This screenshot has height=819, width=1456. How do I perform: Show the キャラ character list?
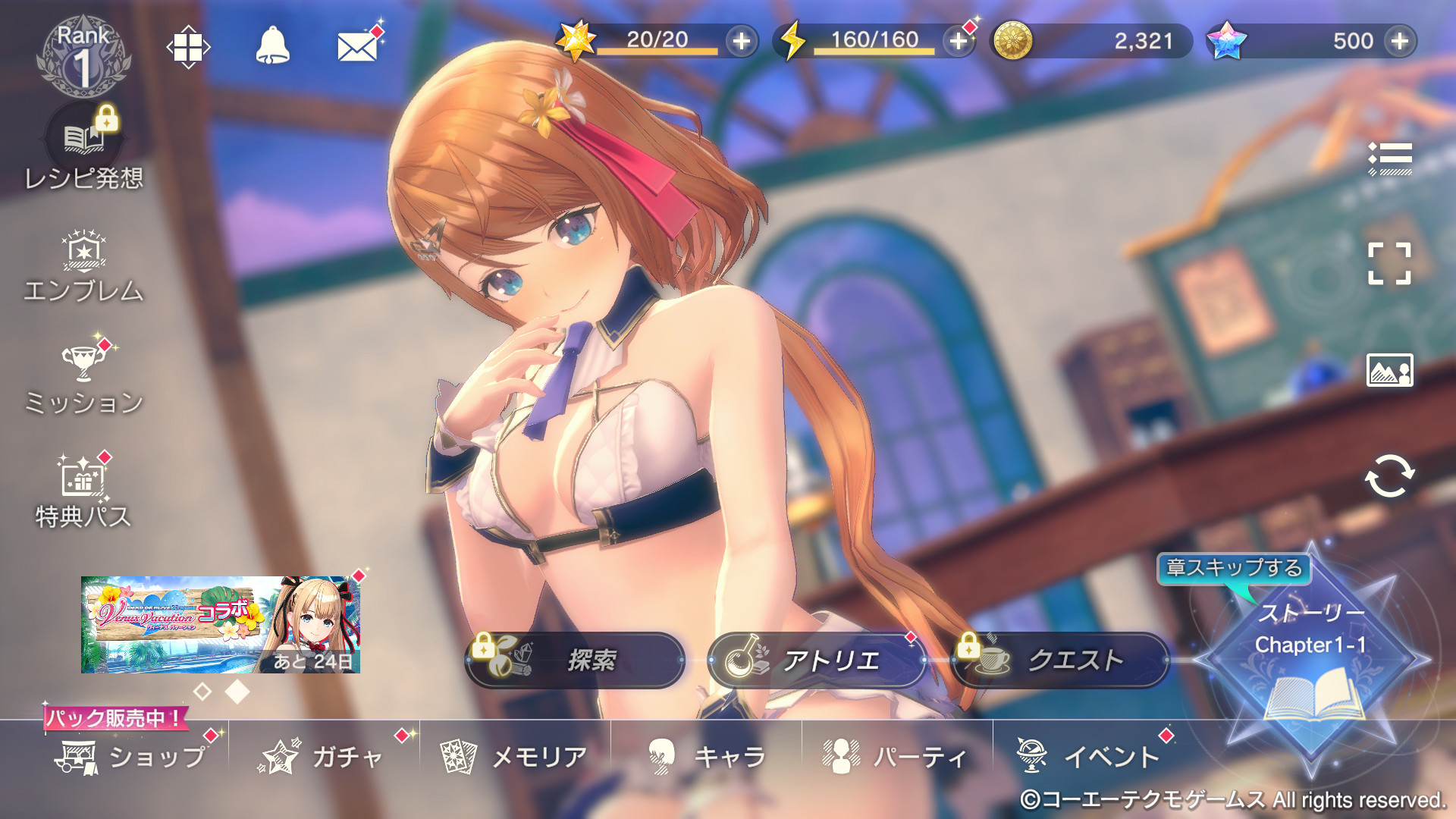(x=707, y=757)
